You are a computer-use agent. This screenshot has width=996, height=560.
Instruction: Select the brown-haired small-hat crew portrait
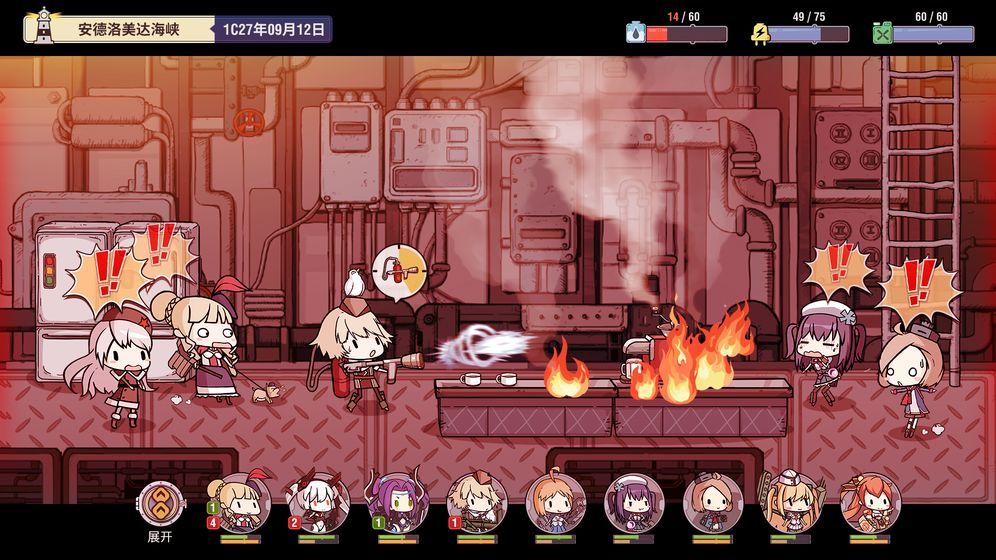point(713,502)
